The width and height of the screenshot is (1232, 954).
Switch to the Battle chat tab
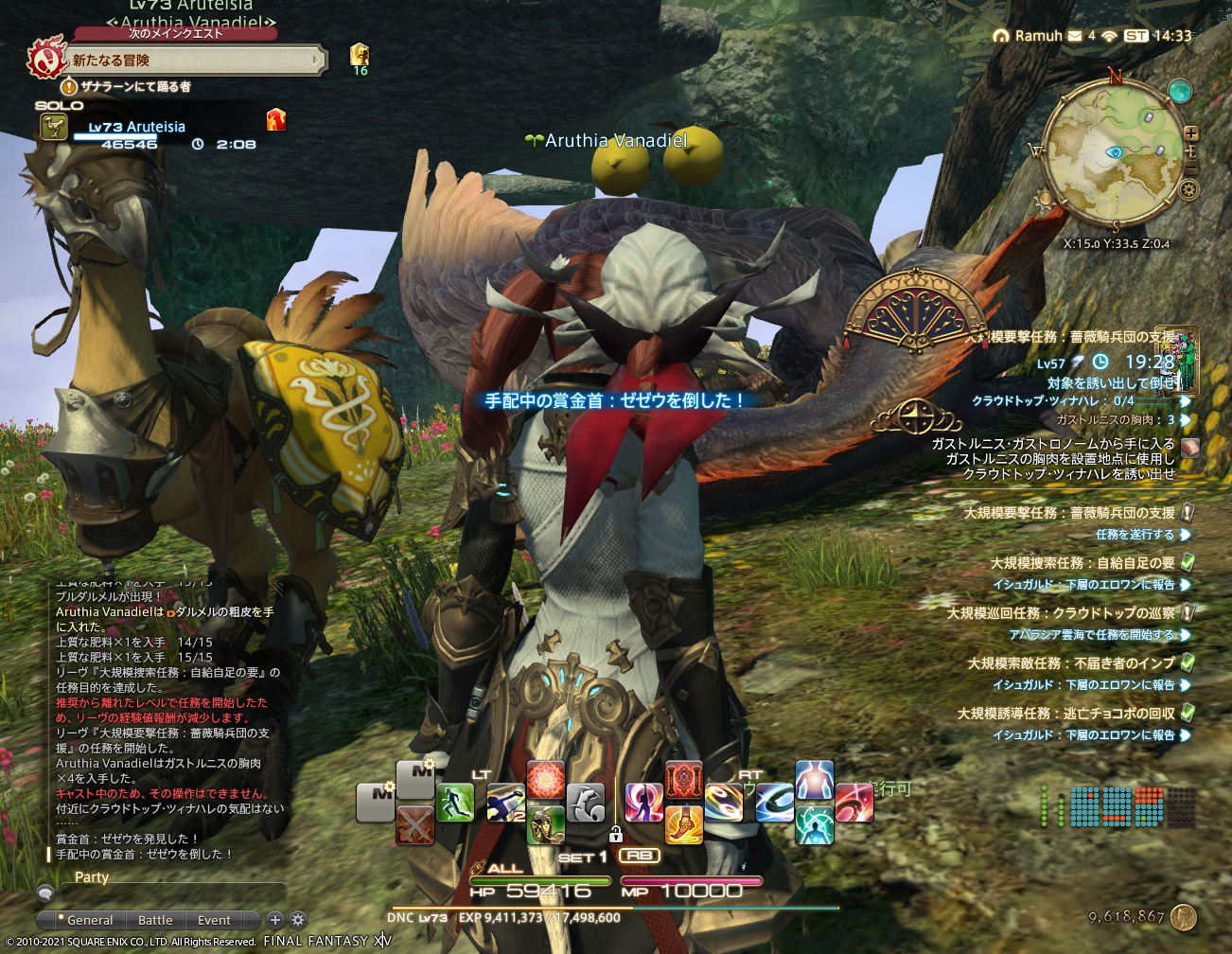[x=155, y=920]
